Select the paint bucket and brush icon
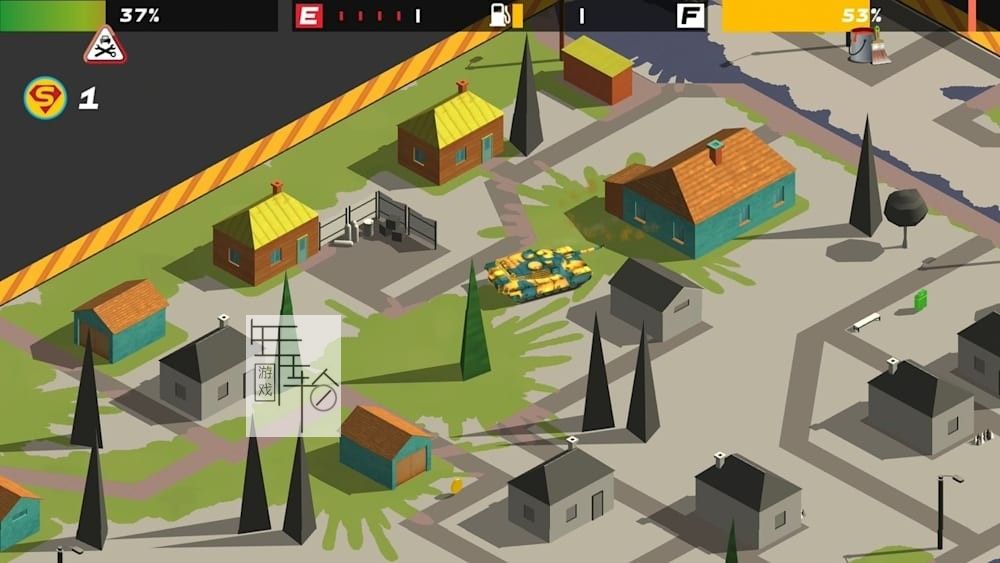This screenshot has width=1000, height=563. tap(867, 45)
